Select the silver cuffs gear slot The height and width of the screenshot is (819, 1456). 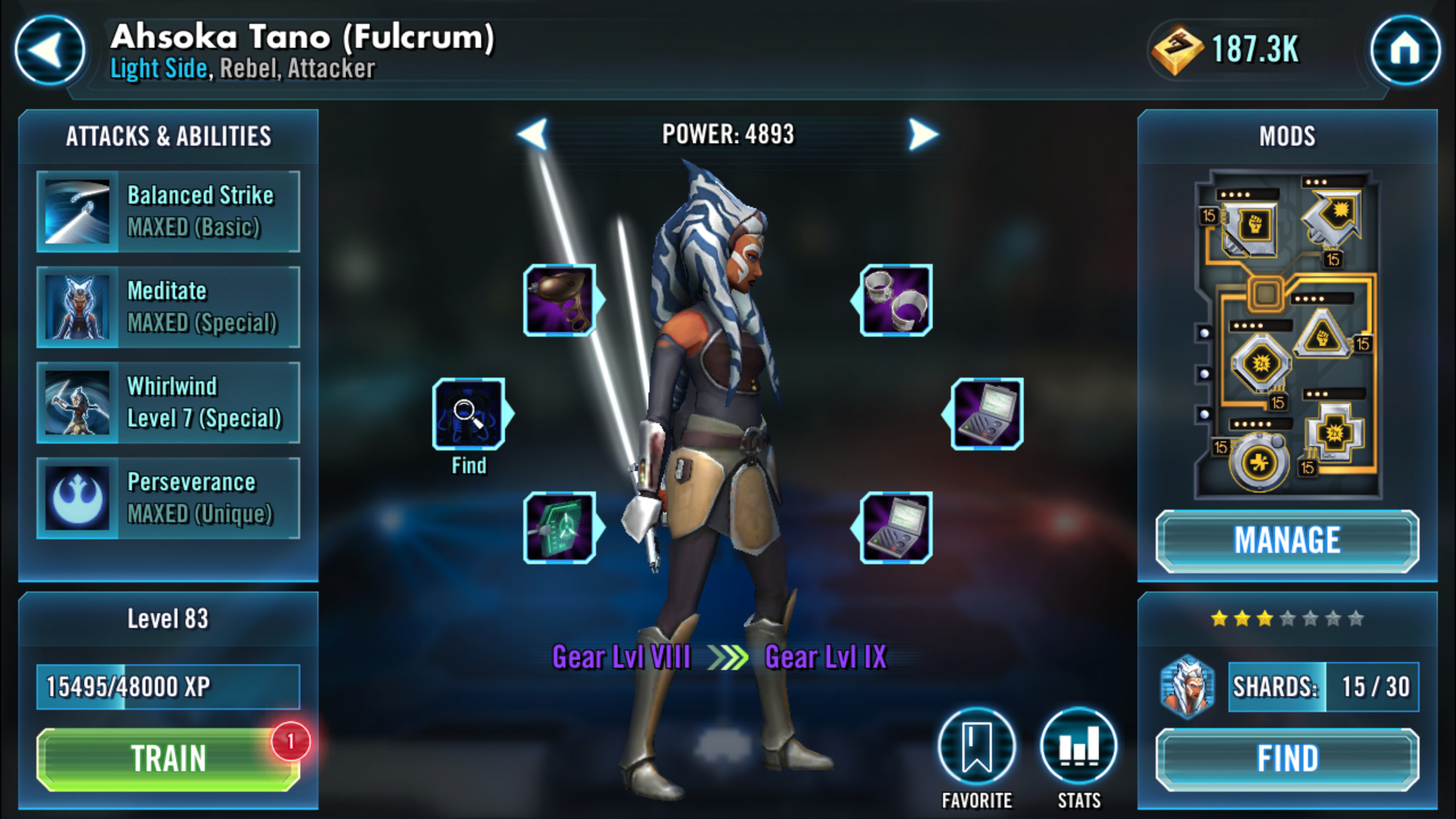pos(896,300)
